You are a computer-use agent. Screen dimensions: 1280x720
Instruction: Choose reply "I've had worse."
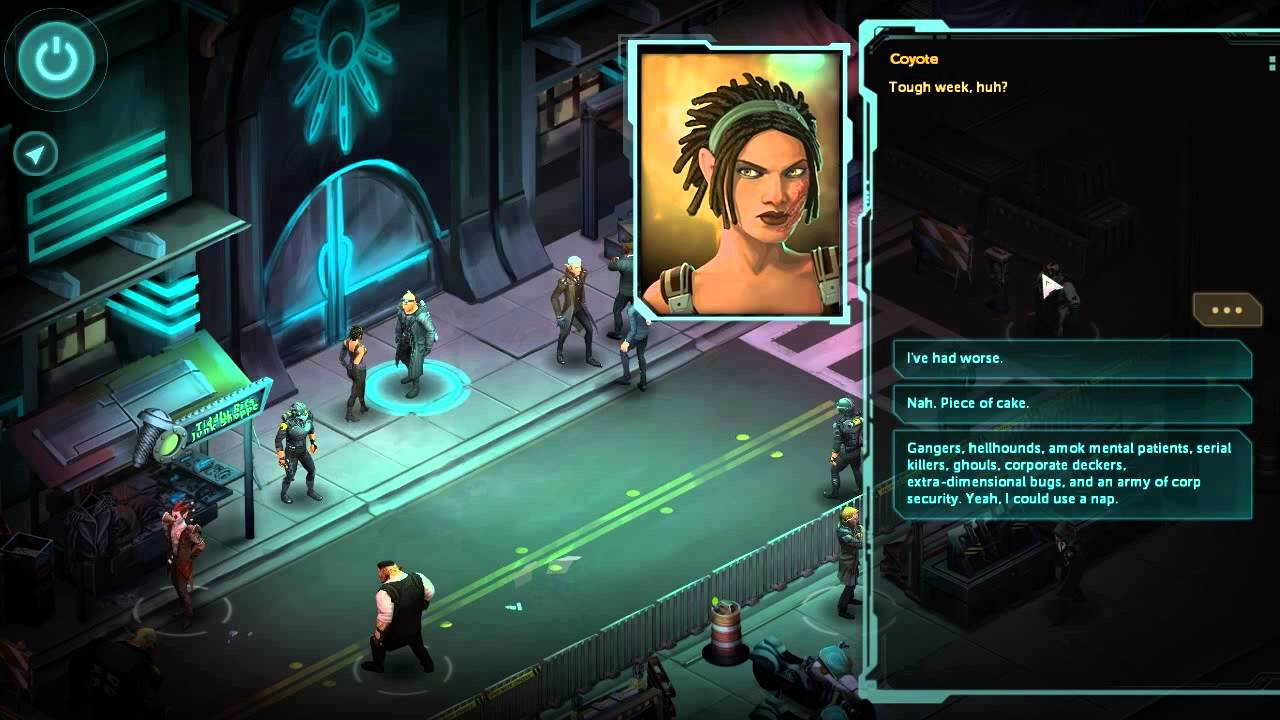pos(1072,359)
